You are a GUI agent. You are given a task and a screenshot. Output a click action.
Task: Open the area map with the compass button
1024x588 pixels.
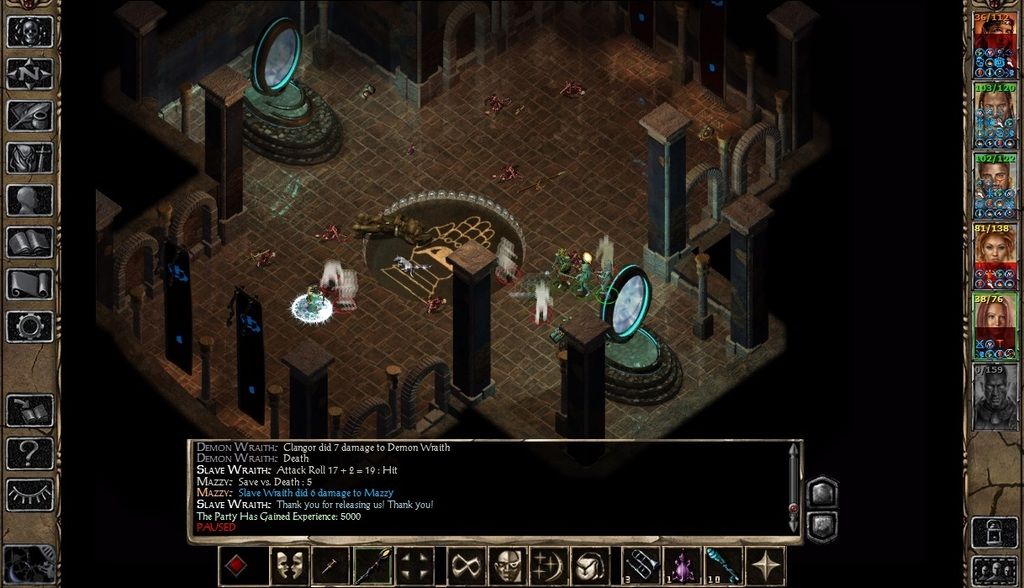tap(30, 73)
